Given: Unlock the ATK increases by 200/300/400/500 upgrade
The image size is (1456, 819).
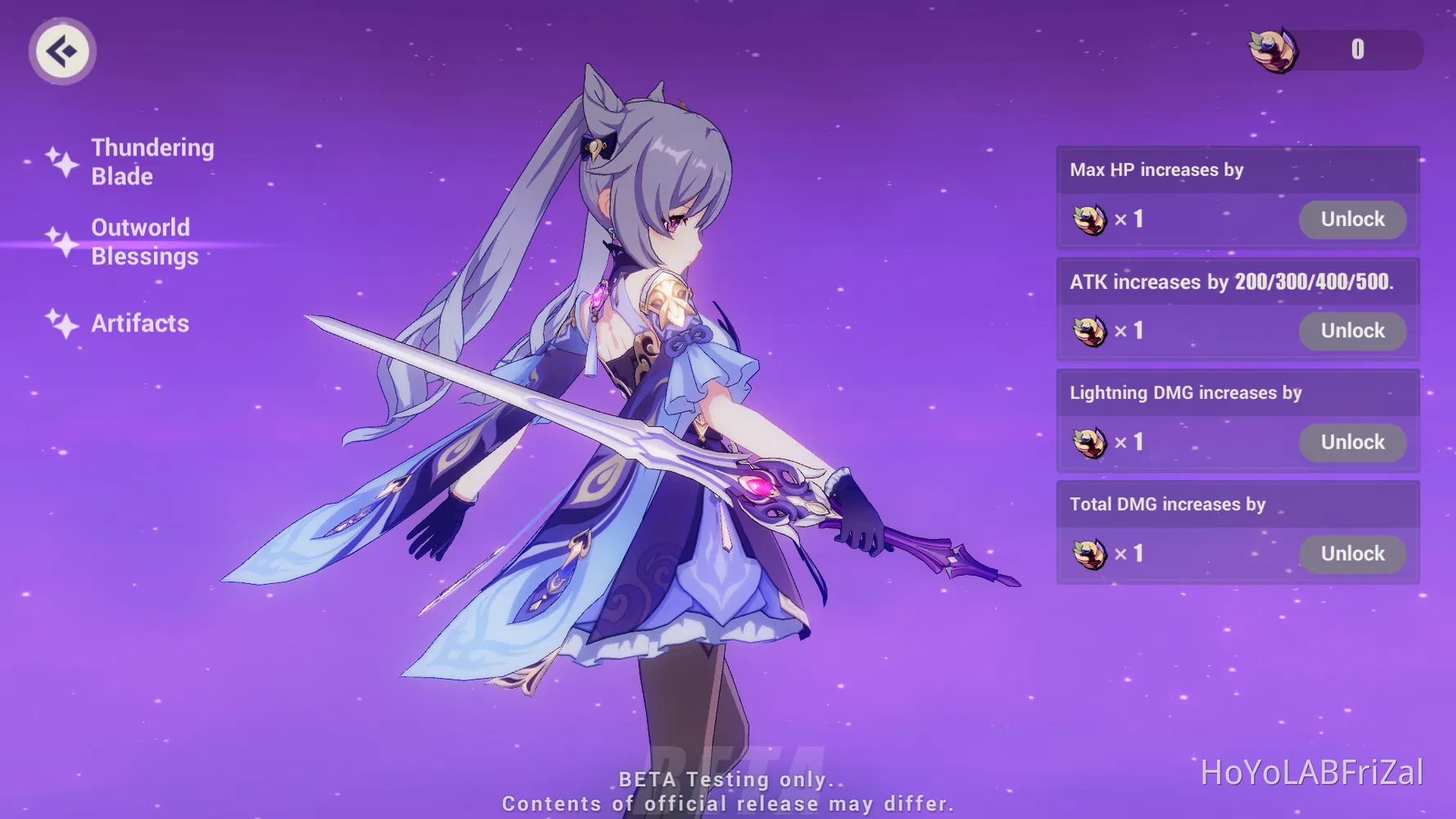Looking at the screenshot, I should [1352, 331].
